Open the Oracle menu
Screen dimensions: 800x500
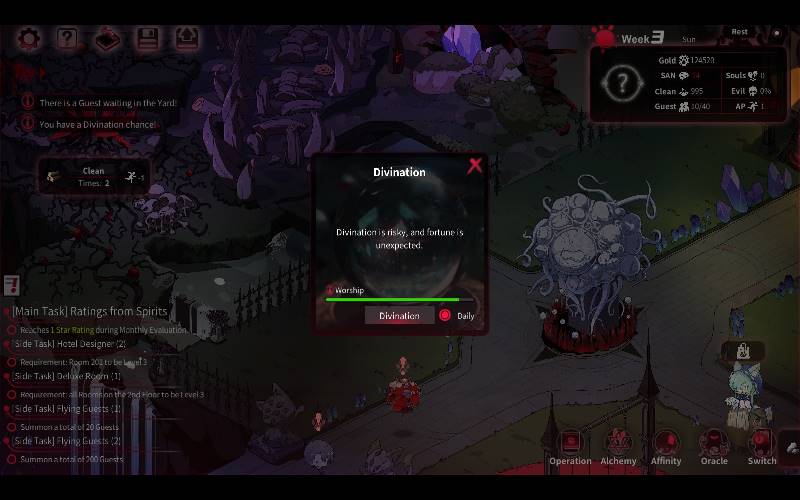click(714, 446)
